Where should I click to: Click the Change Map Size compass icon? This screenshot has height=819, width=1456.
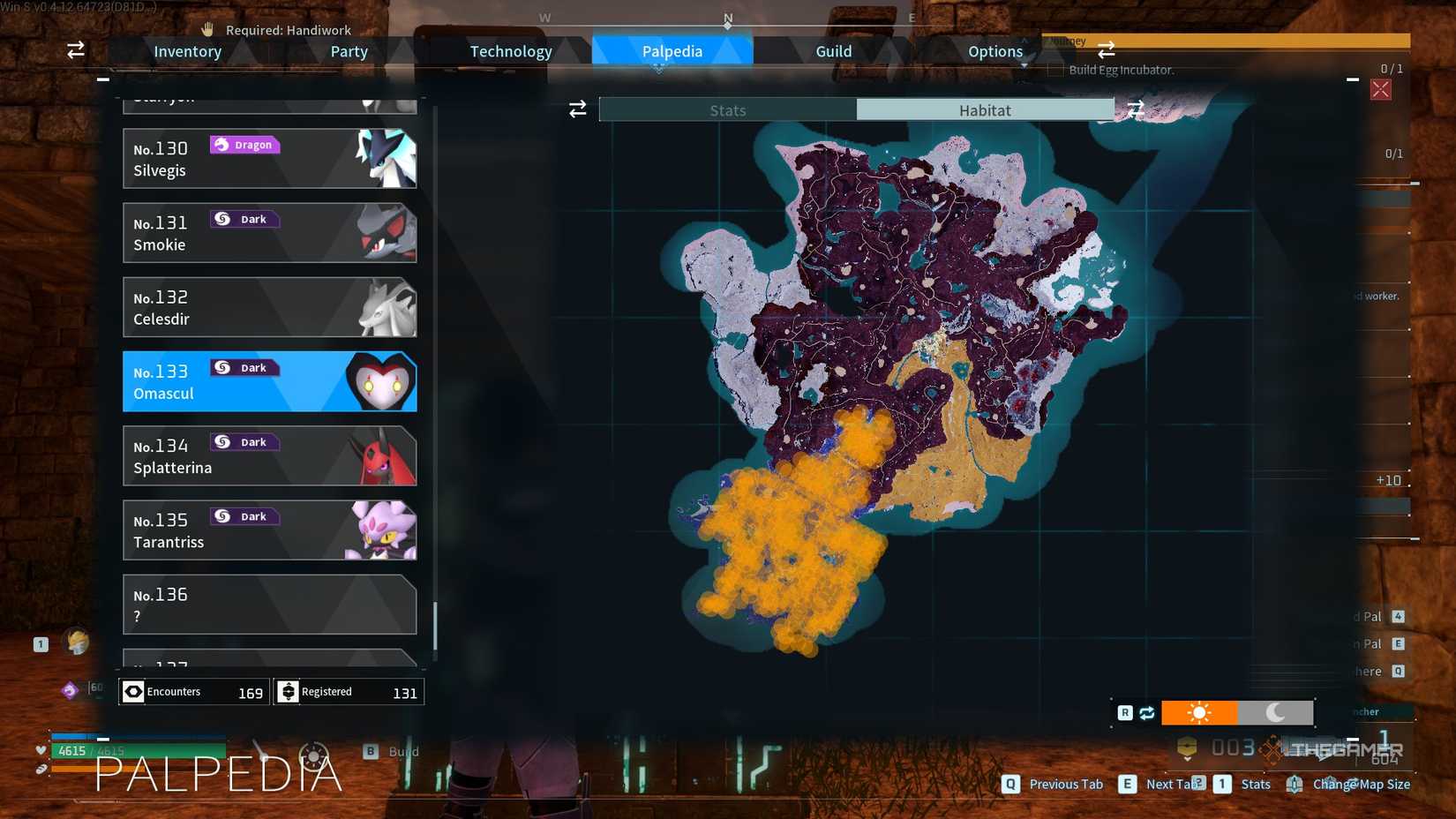point(1295,785)
